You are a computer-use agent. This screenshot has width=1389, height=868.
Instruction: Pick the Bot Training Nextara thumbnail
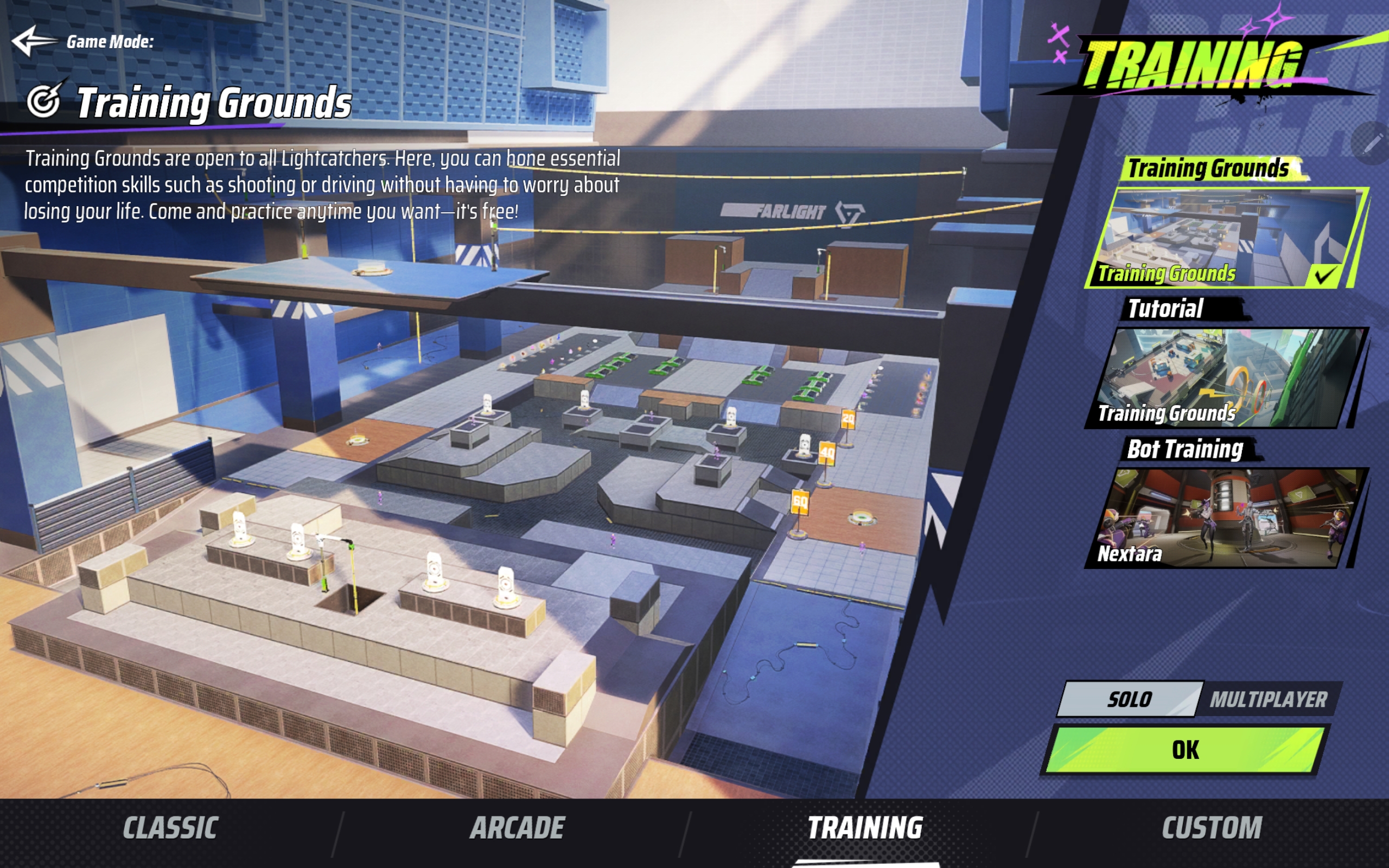click(x=1226, y=518)
